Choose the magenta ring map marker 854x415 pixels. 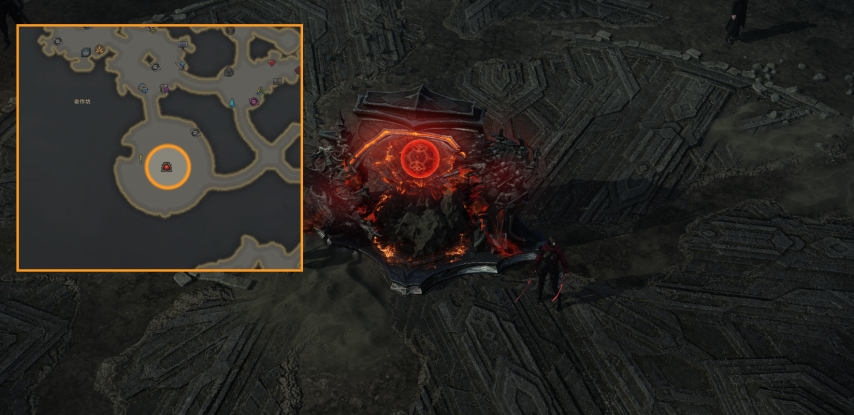point(254,102)
